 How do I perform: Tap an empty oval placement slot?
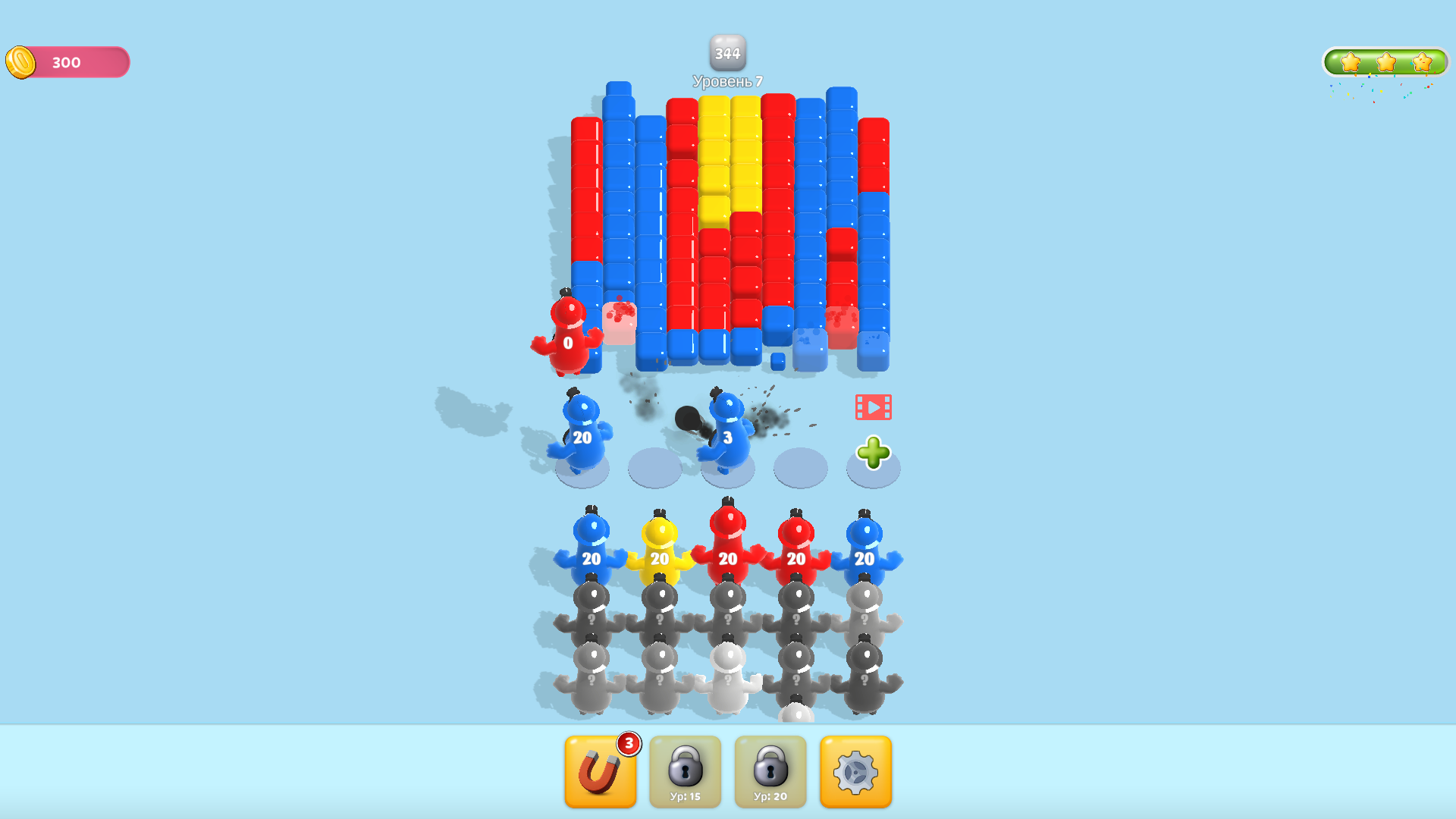point(654,466)
